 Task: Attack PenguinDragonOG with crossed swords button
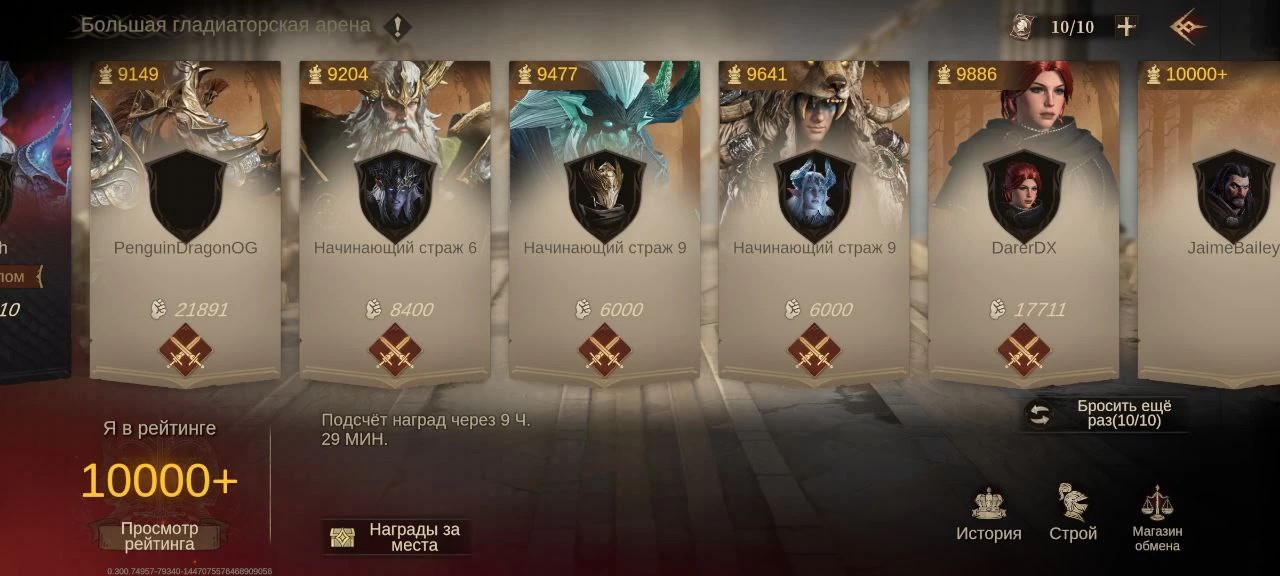(x=185, y=351)
